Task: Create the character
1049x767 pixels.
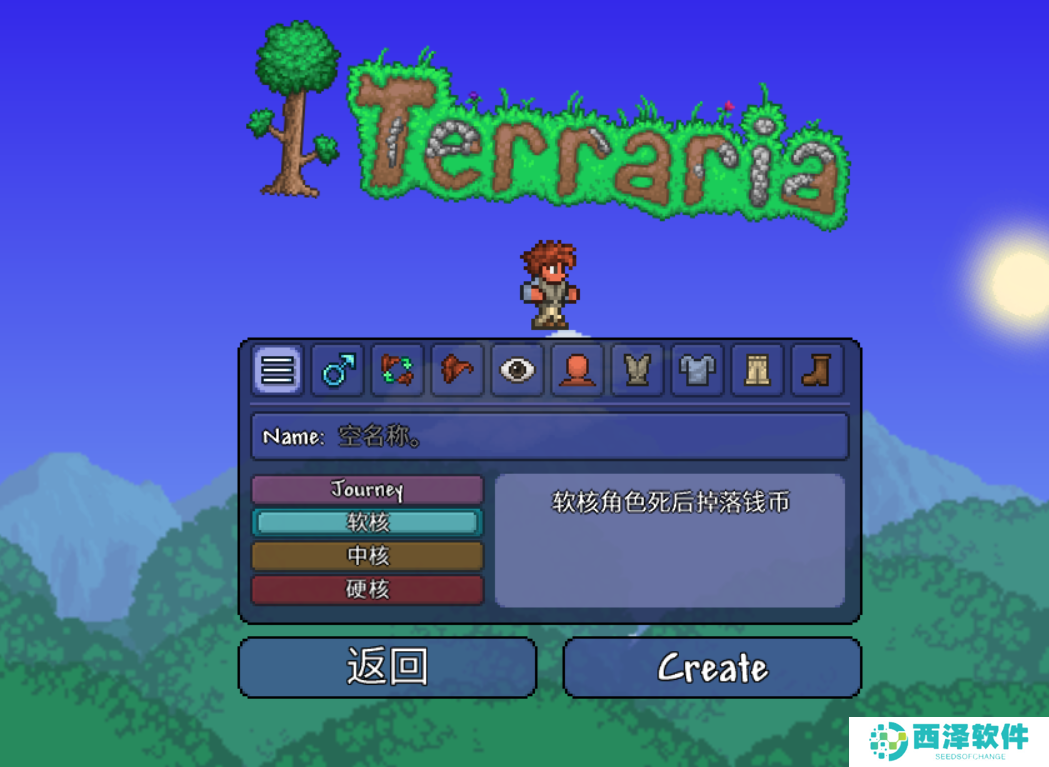Action: [x=712, y=667]
